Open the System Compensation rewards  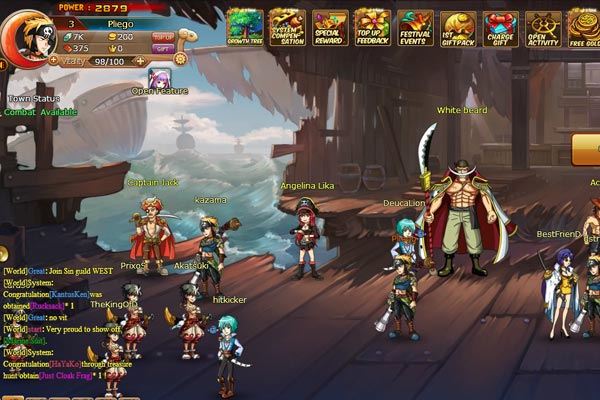coord(288,27)
